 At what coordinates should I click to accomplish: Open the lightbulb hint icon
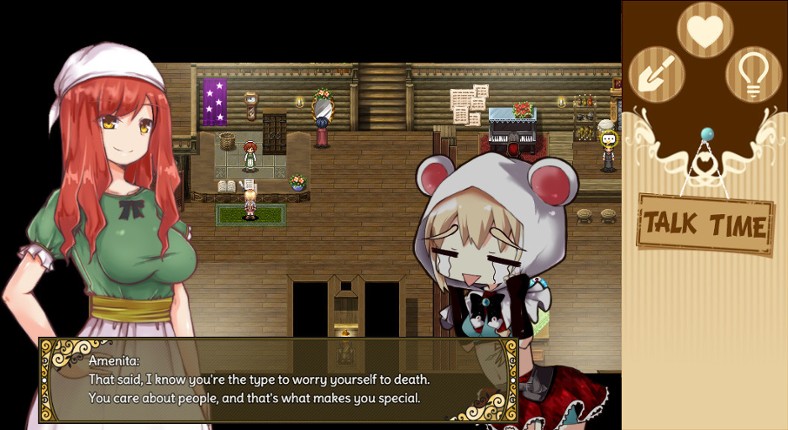[753, 74]
